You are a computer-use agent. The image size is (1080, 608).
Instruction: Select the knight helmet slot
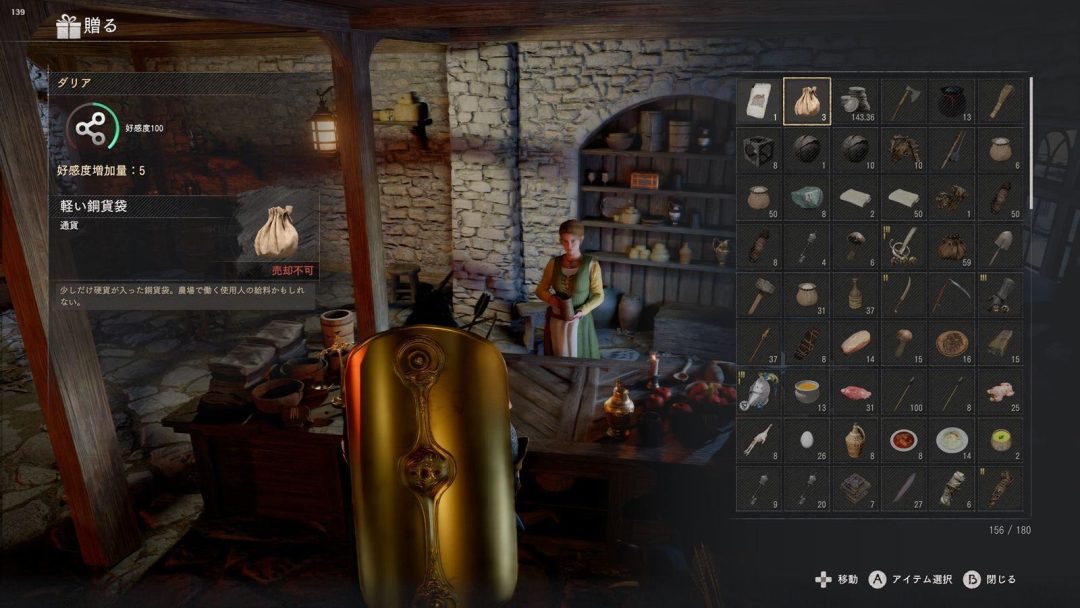pyautogui.click(x=759, y=390)
